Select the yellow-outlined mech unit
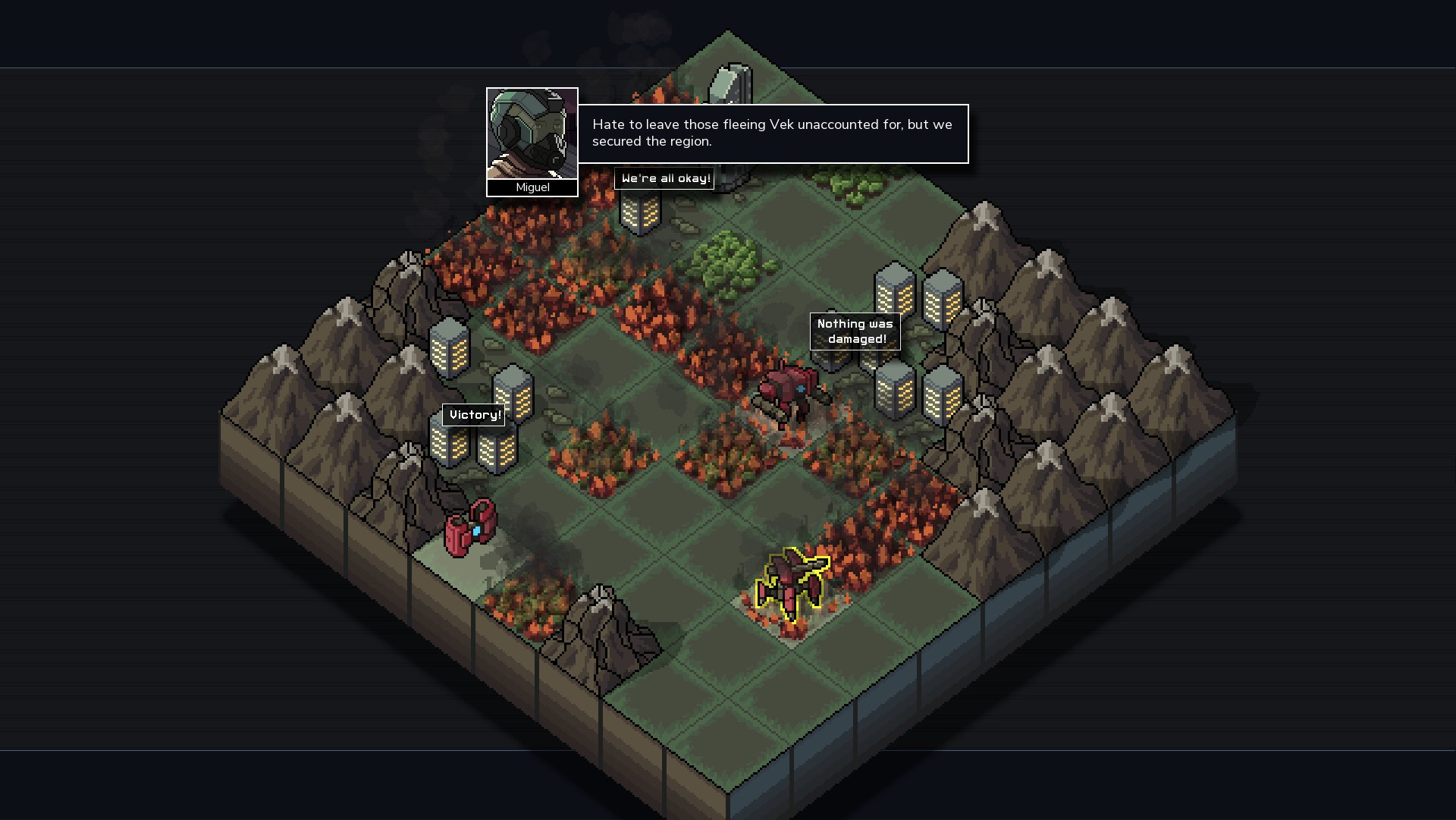 [x=792, y=583]
